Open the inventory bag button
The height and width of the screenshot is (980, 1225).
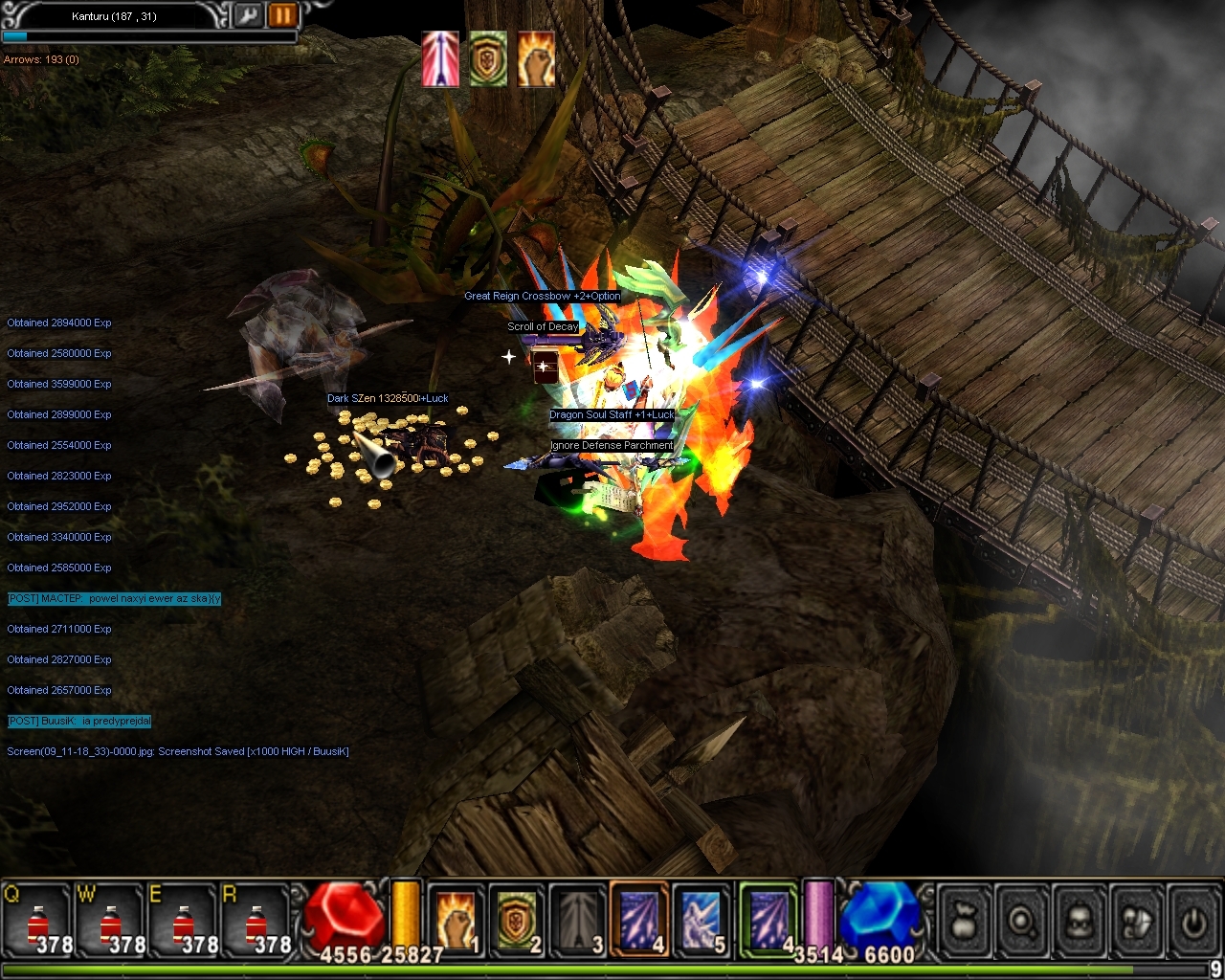(x=966, y=921)
